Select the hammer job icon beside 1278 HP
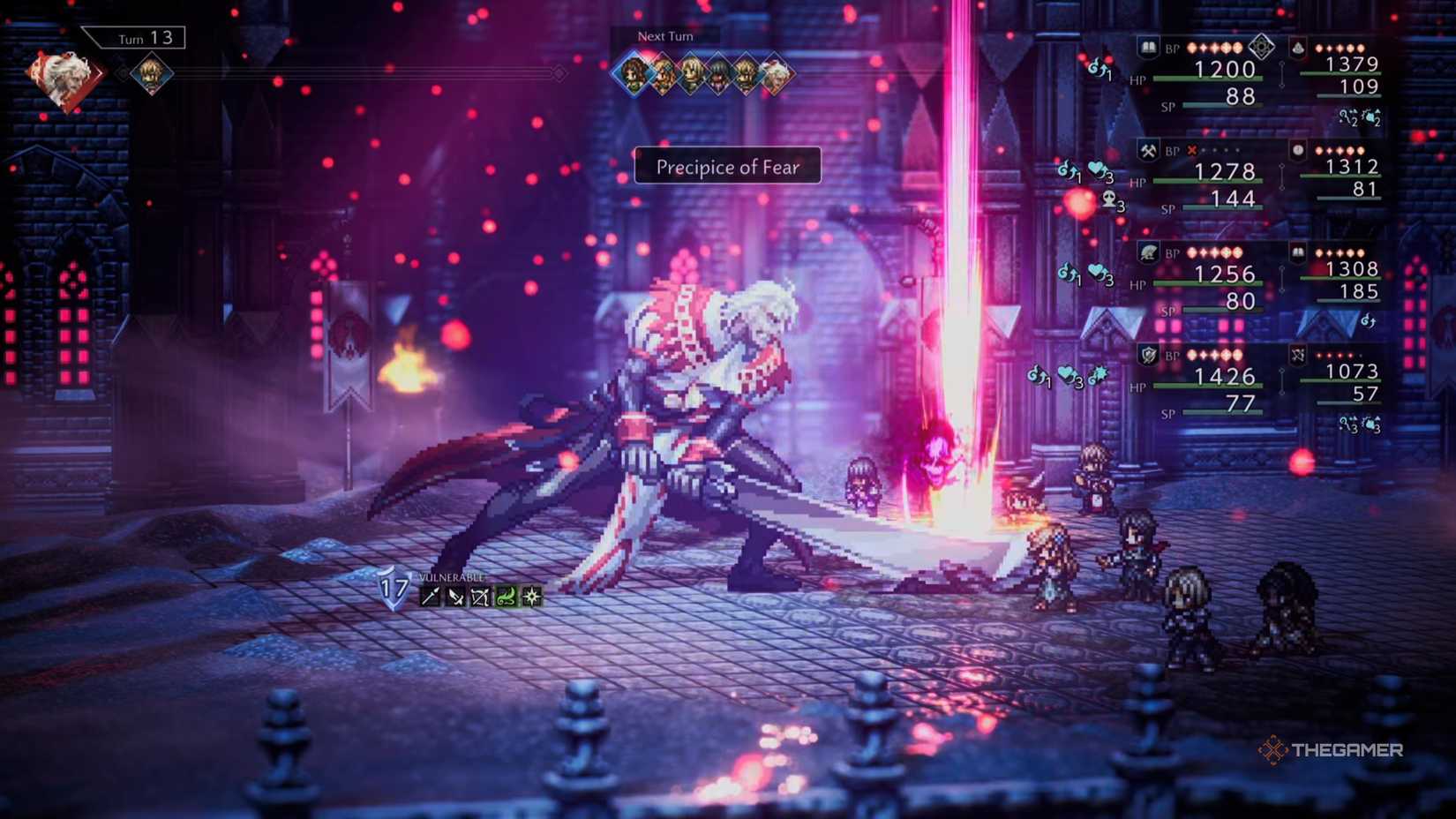1456x819 pixels. [1148, 150]
